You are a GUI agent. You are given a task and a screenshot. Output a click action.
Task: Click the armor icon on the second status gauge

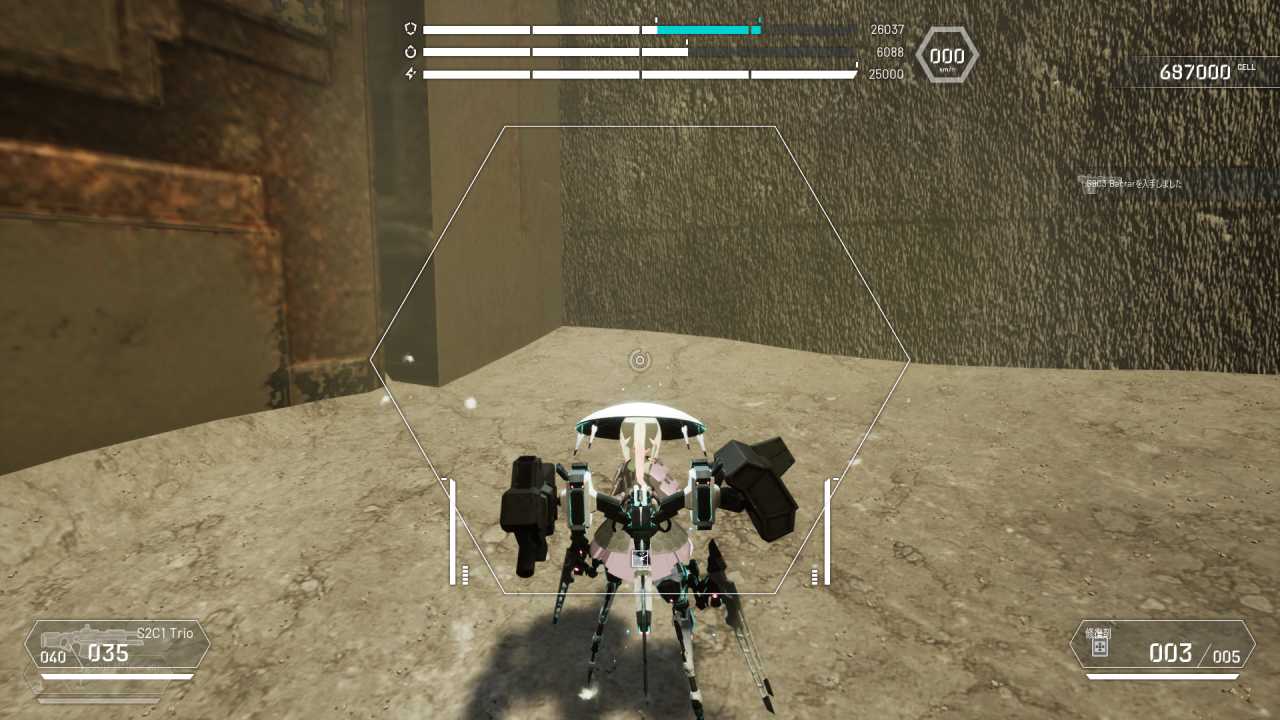click(x=409, y=51)
